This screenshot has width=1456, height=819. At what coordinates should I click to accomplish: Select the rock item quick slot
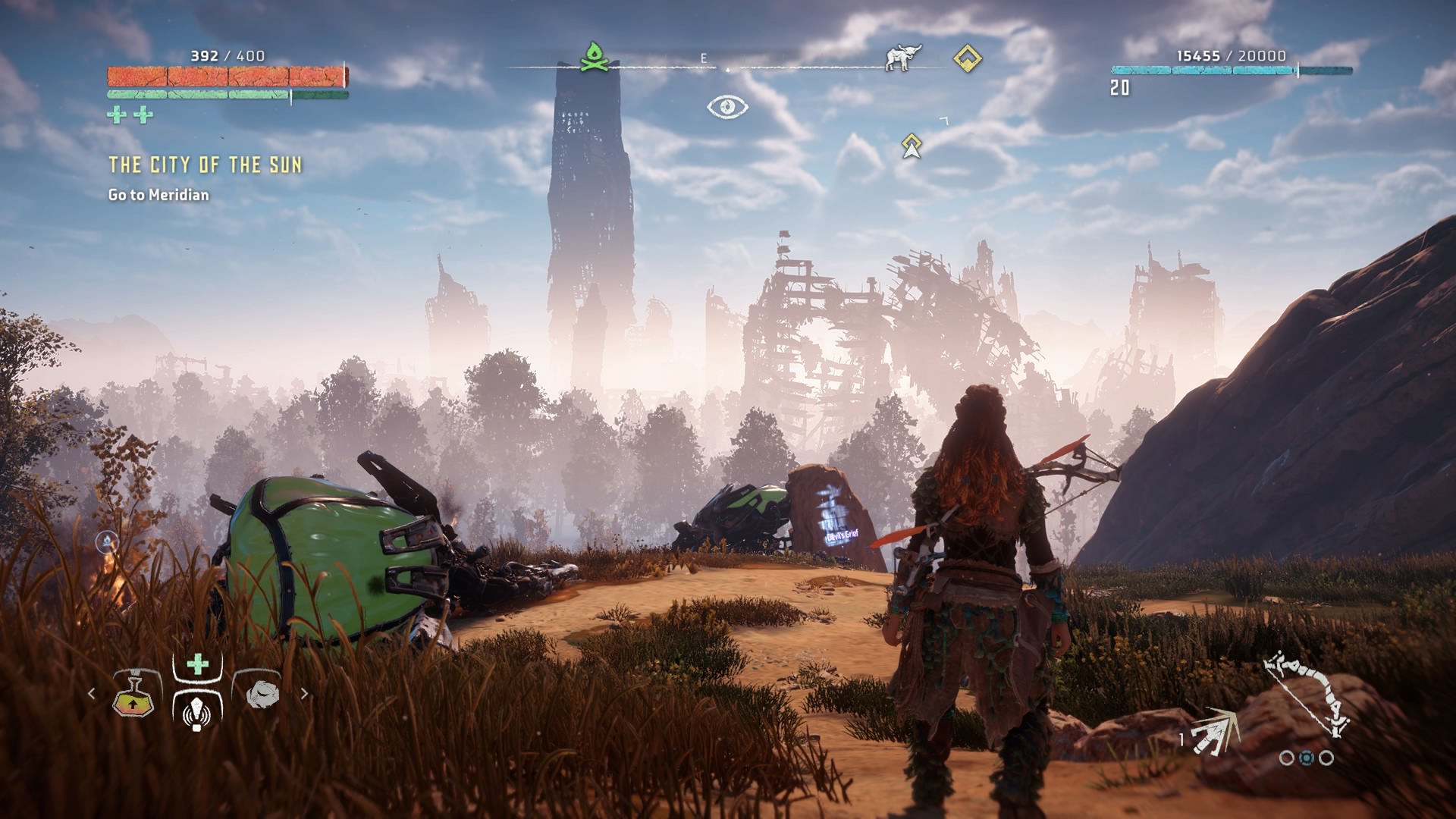[x=262, y=693]
